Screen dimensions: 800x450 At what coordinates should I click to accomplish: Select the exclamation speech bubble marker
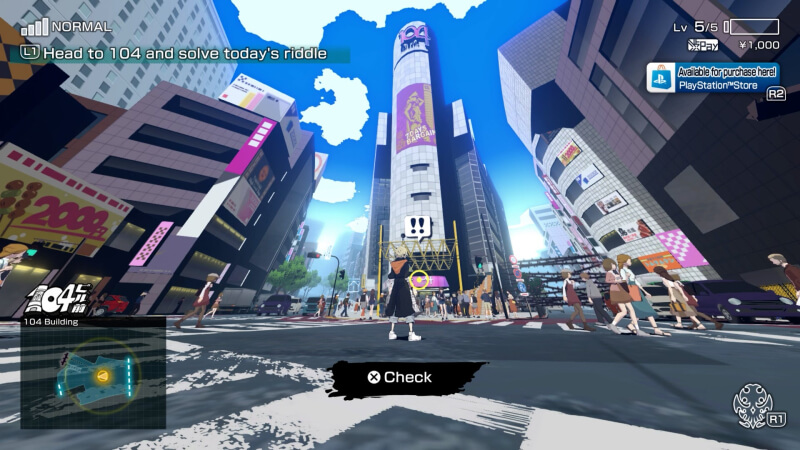(x=418, y=226)
